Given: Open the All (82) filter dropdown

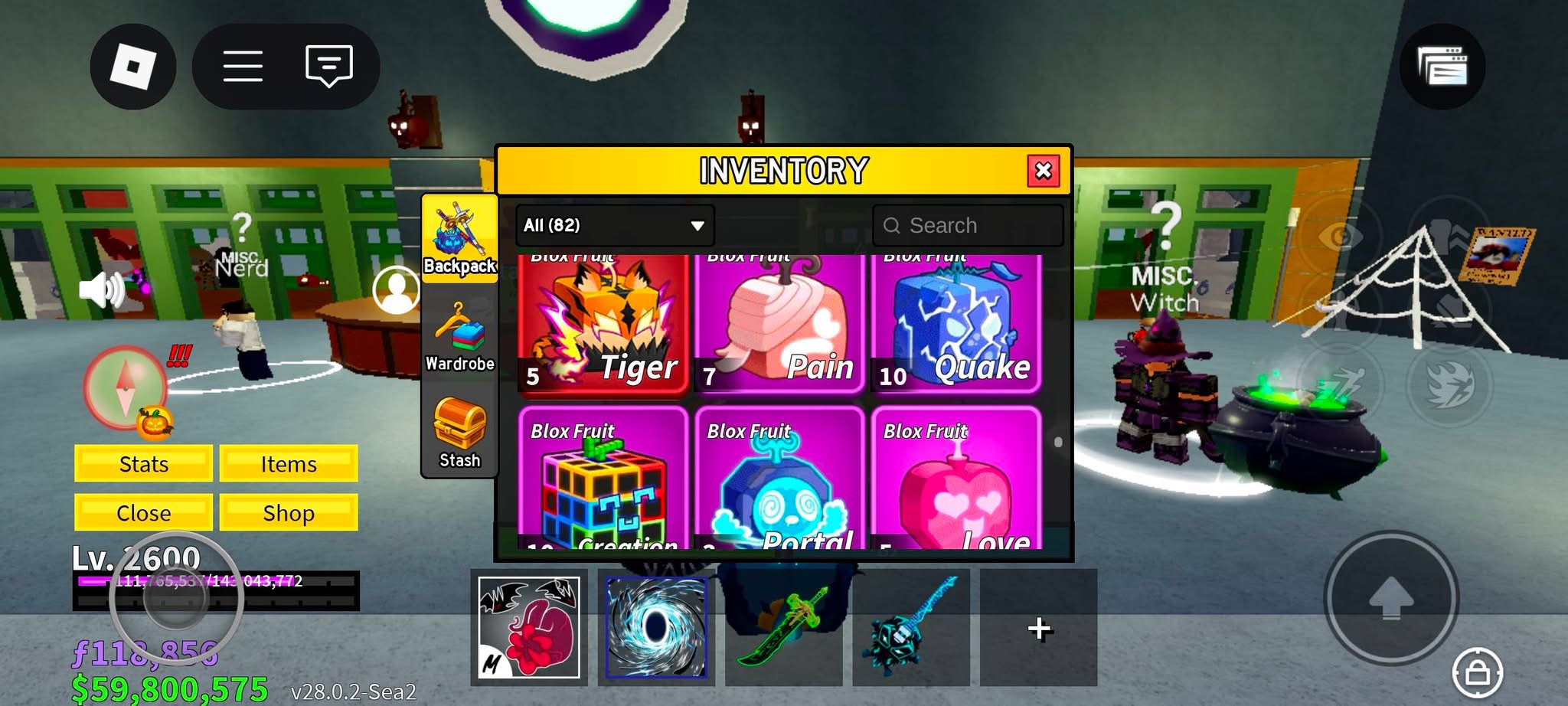Looking at the screenshot, I should pos(614,225).
